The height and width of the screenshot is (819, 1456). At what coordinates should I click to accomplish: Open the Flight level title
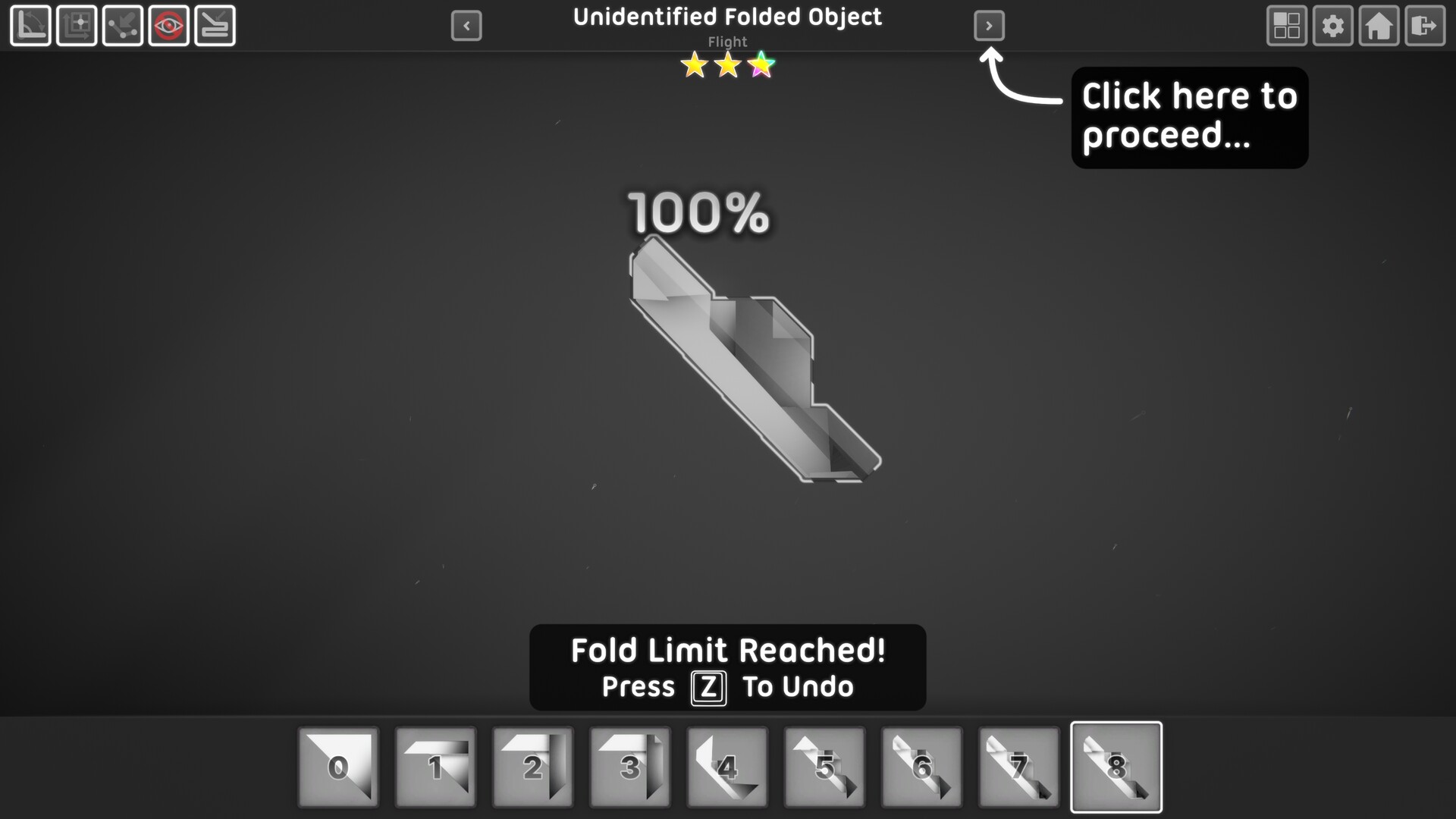coord(727,42)
